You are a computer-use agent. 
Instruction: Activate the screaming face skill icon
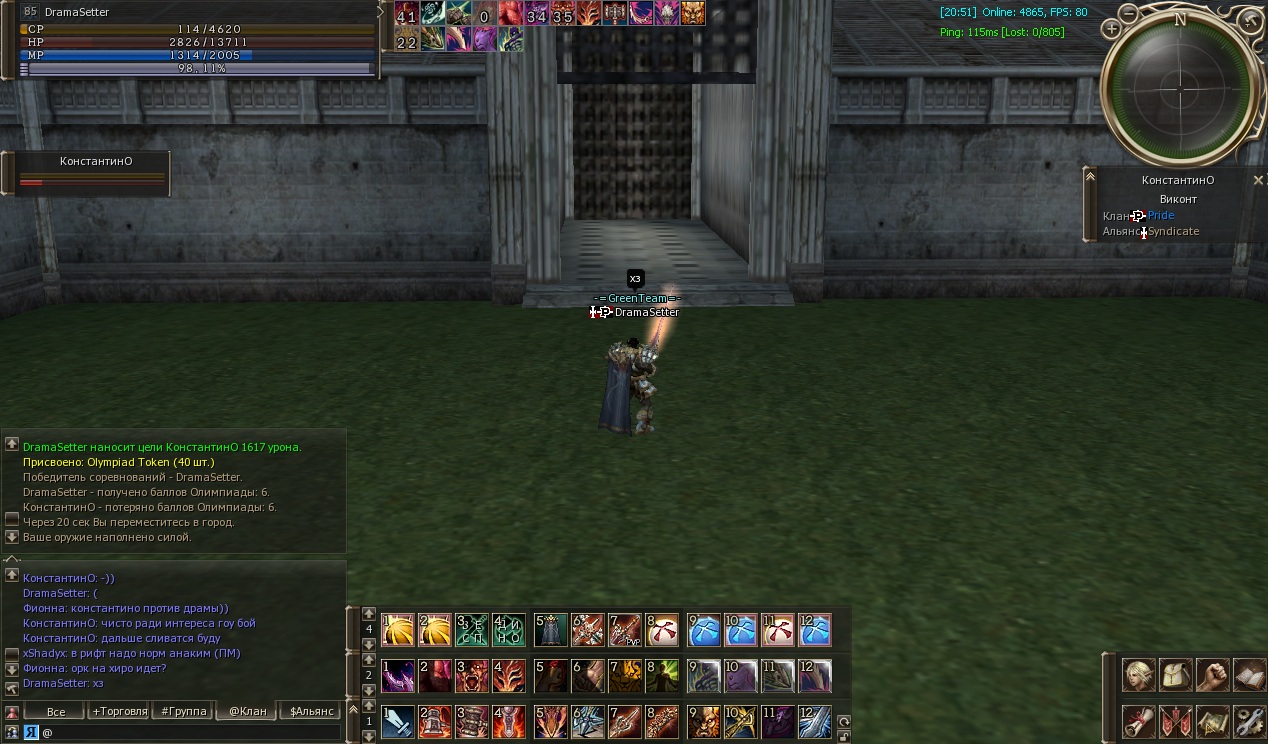click(471, 676)
